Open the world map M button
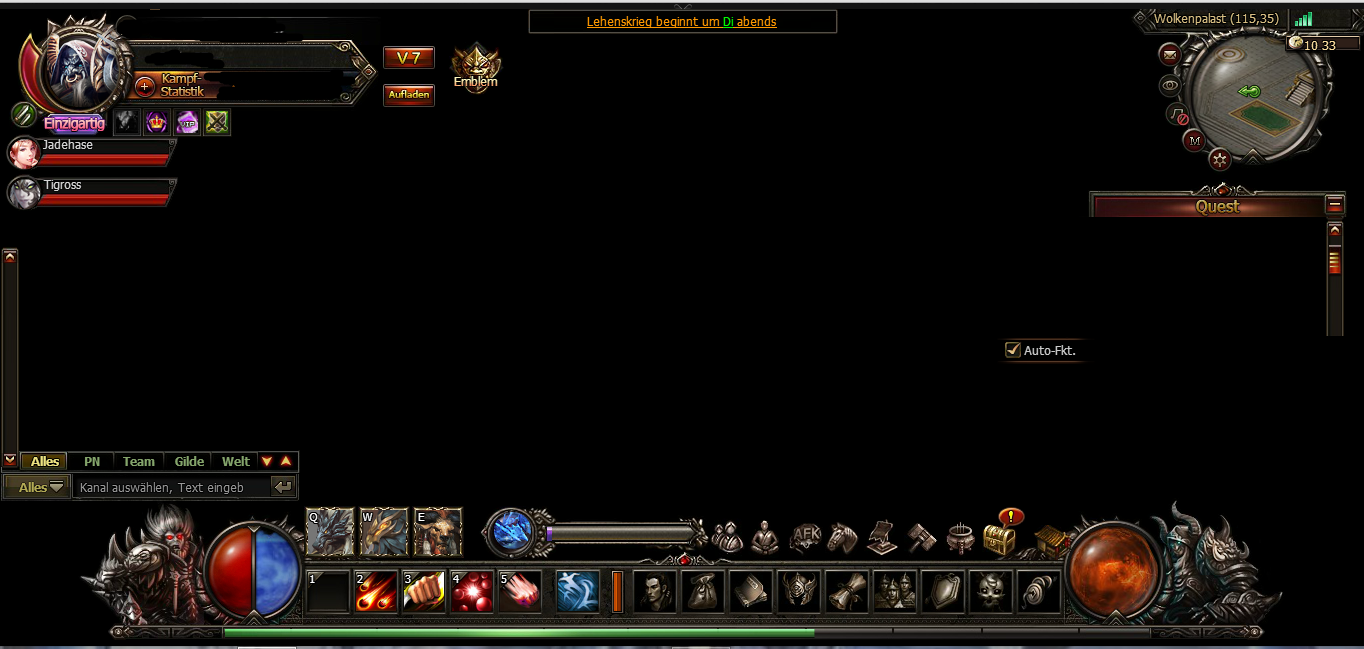 (1194, 141)
